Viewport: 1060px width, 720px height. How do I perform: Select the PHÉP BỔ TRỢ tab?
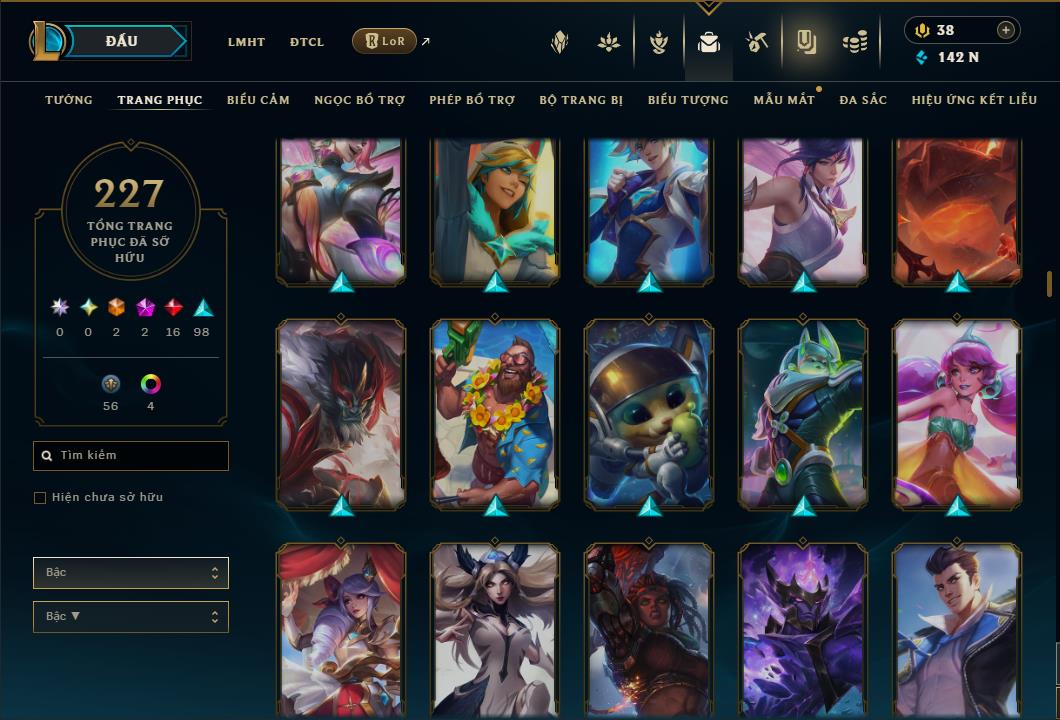pyautogui.click(x=472, y=100)
